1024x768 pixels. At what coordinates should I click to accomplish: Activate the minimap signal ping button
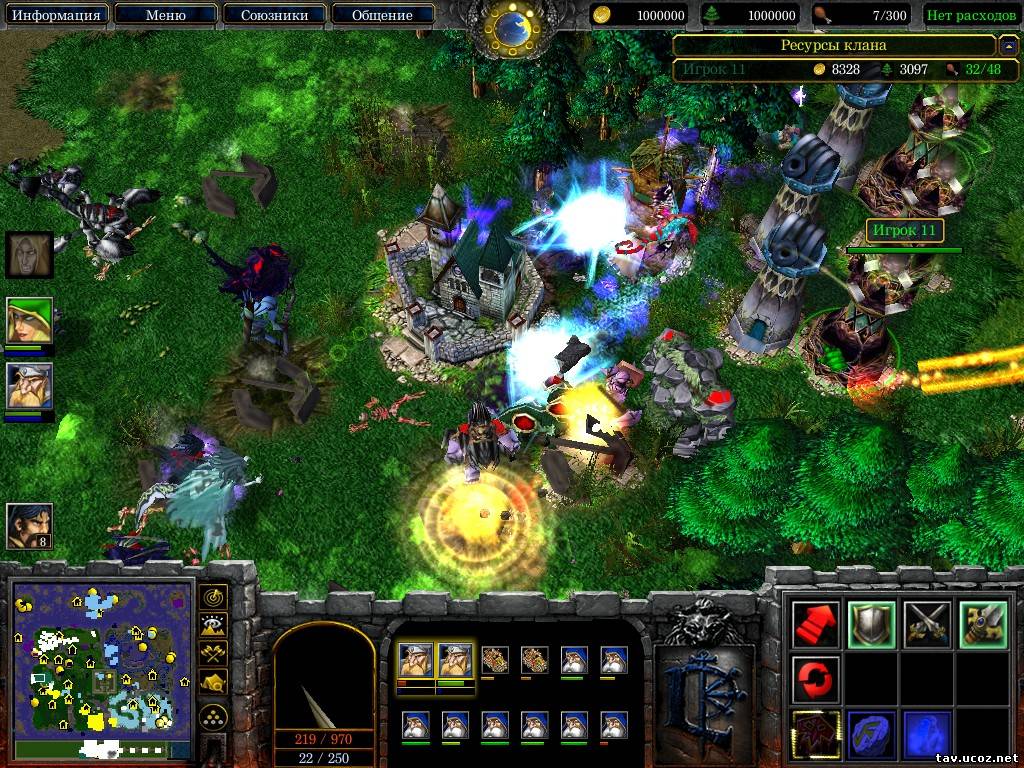(212, 598)
